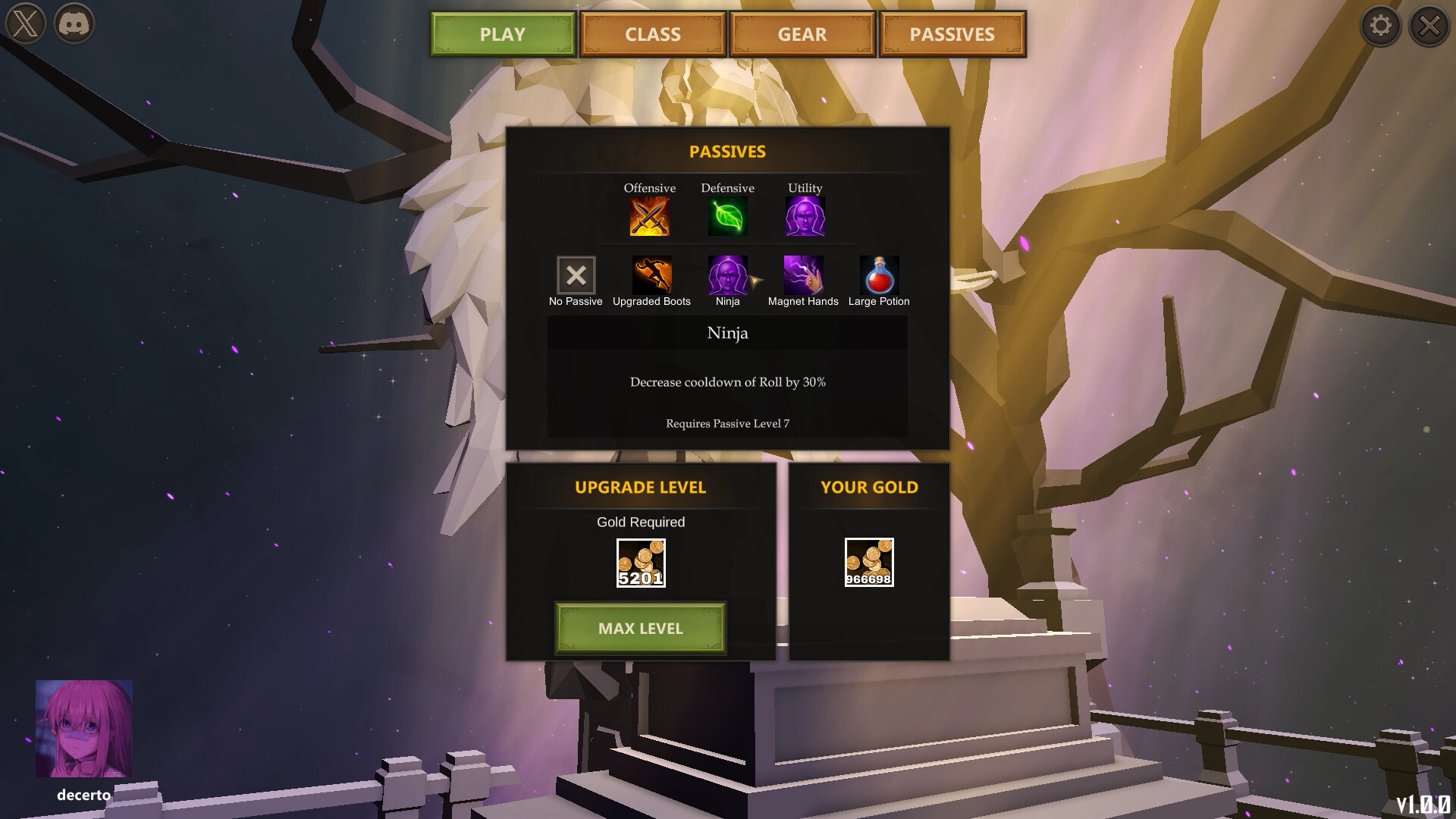Choose the Upgraded Boots passive
The width and height of the screenshot is (1456, 819).
pyautogui.click(x=651, y=275)
